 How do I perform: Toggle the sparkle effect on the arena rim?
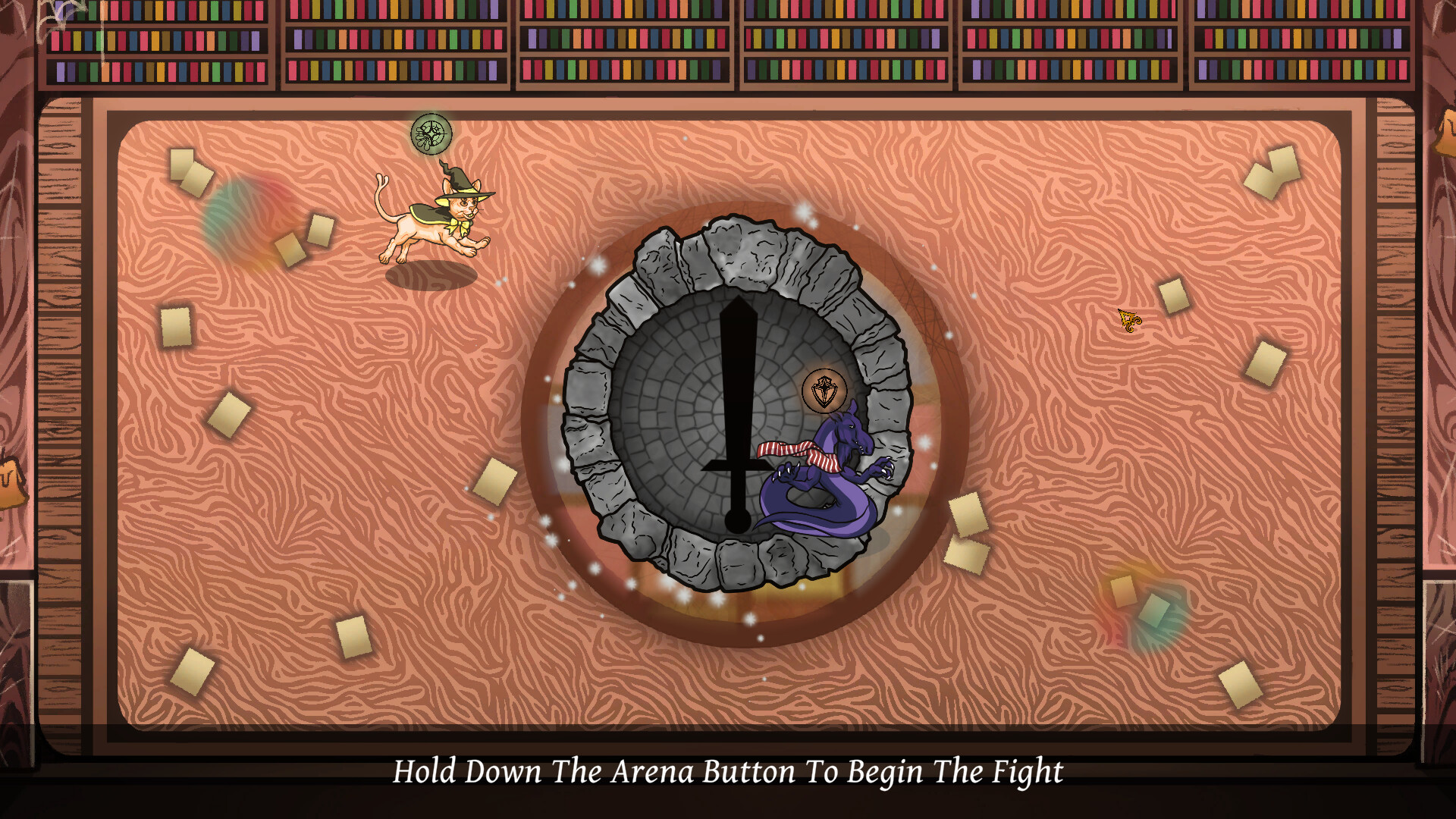pyautogui.click(x=599, y=265)
